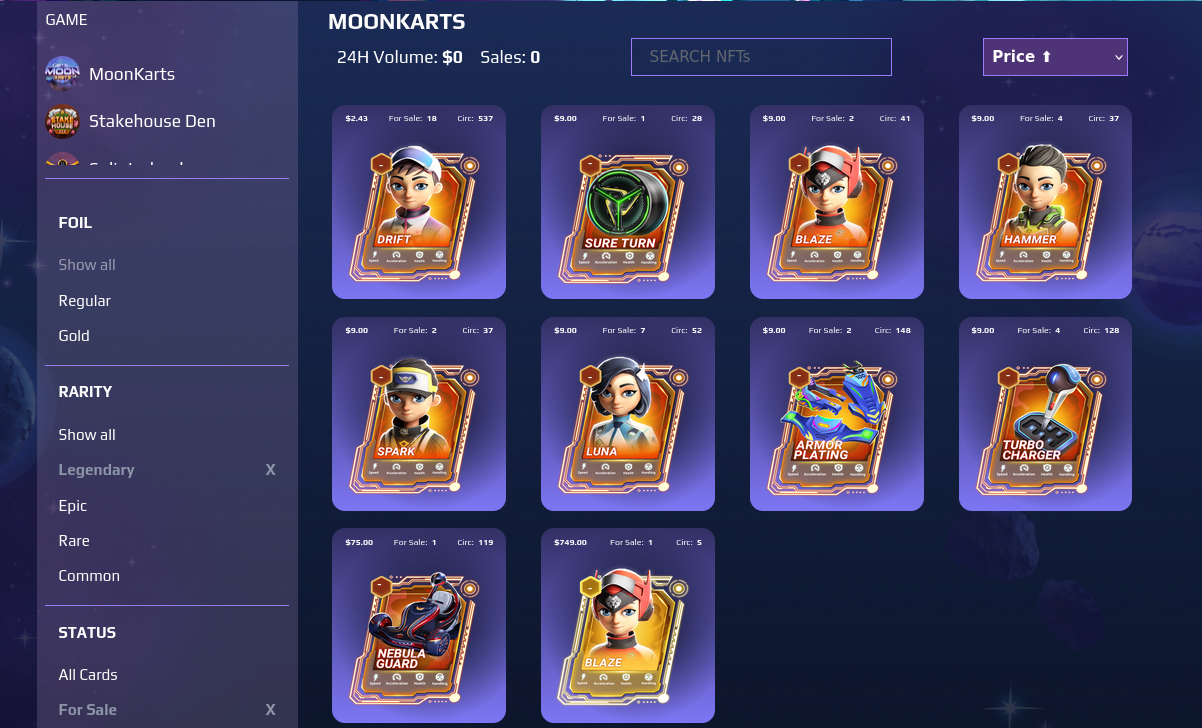Filter by Regular foil
1202x728 pixels.
pos(85,300)
